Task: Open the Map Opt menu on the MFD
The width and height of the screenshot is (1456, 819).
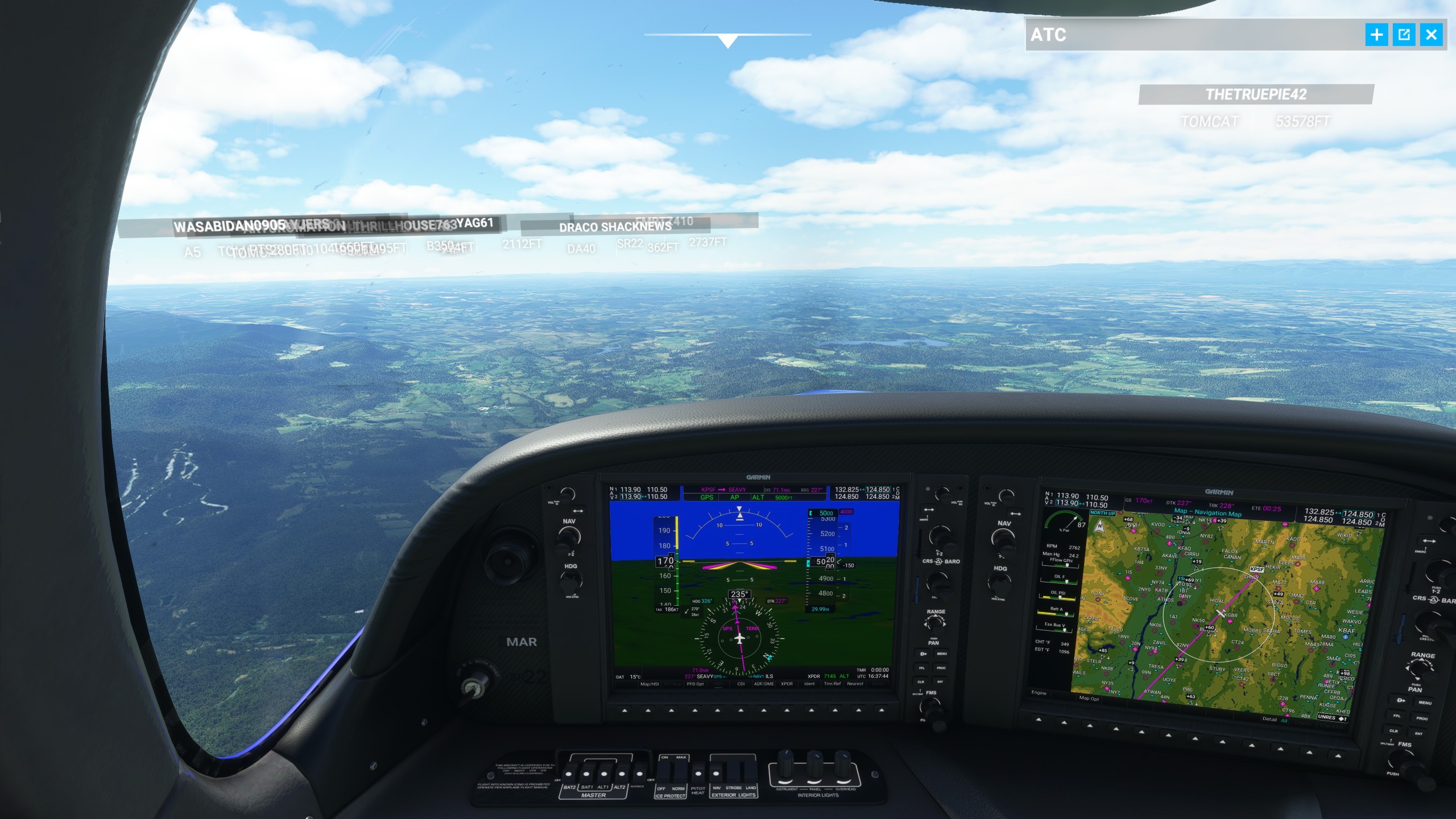Action: [1091, 699]
